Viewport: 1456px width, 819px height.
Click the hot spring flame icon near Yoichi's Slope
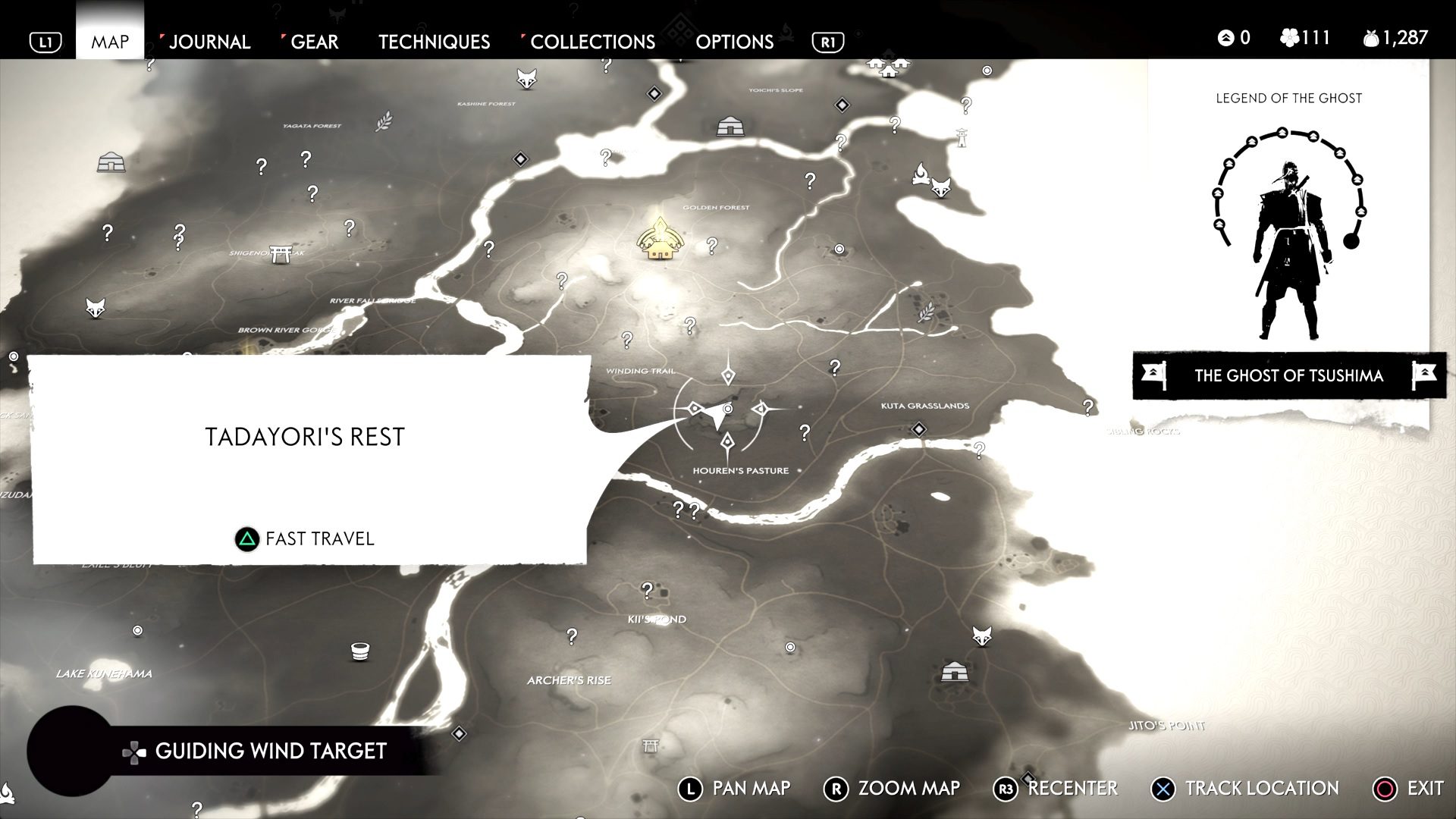pyautogui.click(x=921, y=174)
